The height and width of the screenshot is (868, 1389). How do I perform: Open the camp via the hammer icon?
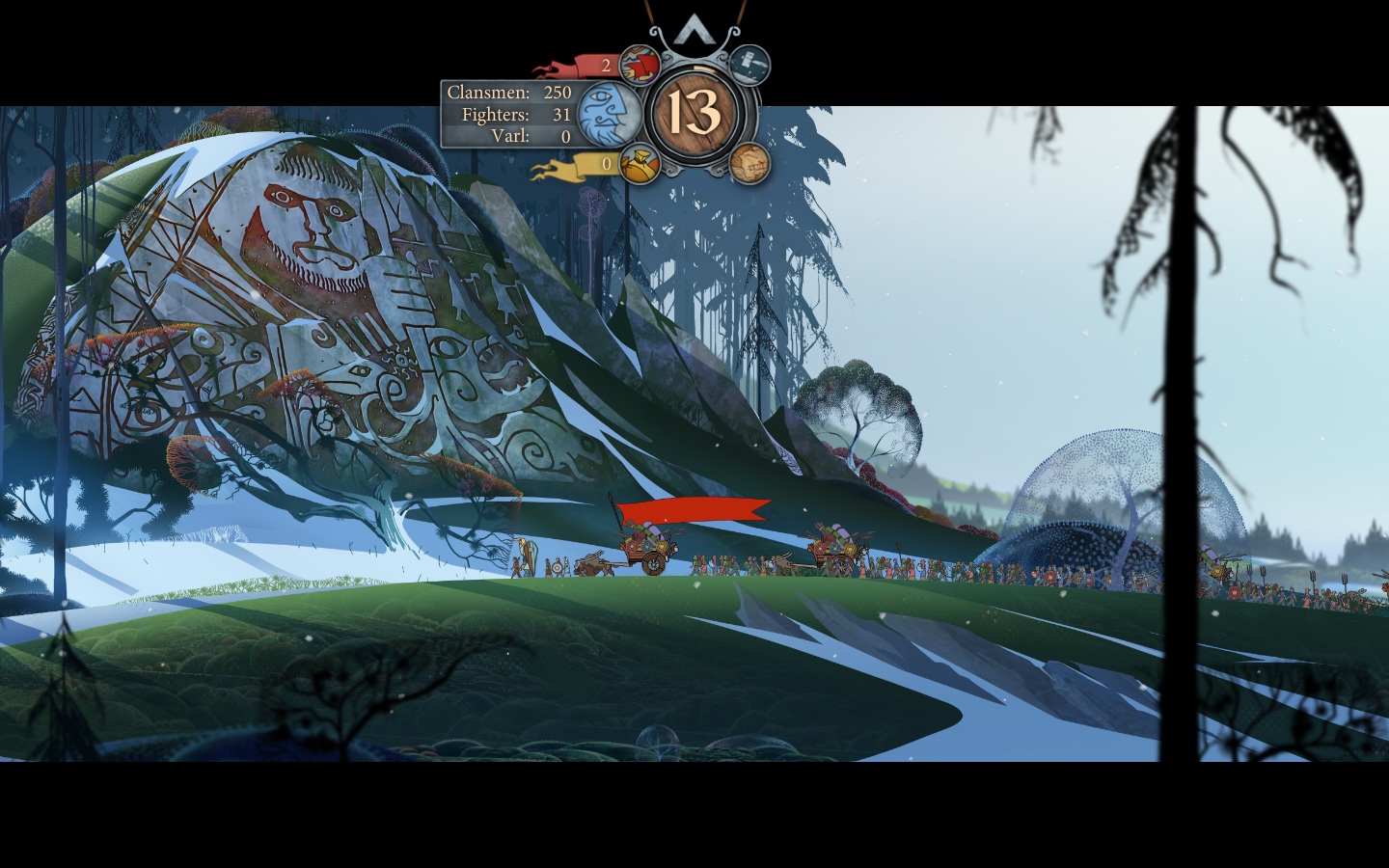tap(749, 66)
